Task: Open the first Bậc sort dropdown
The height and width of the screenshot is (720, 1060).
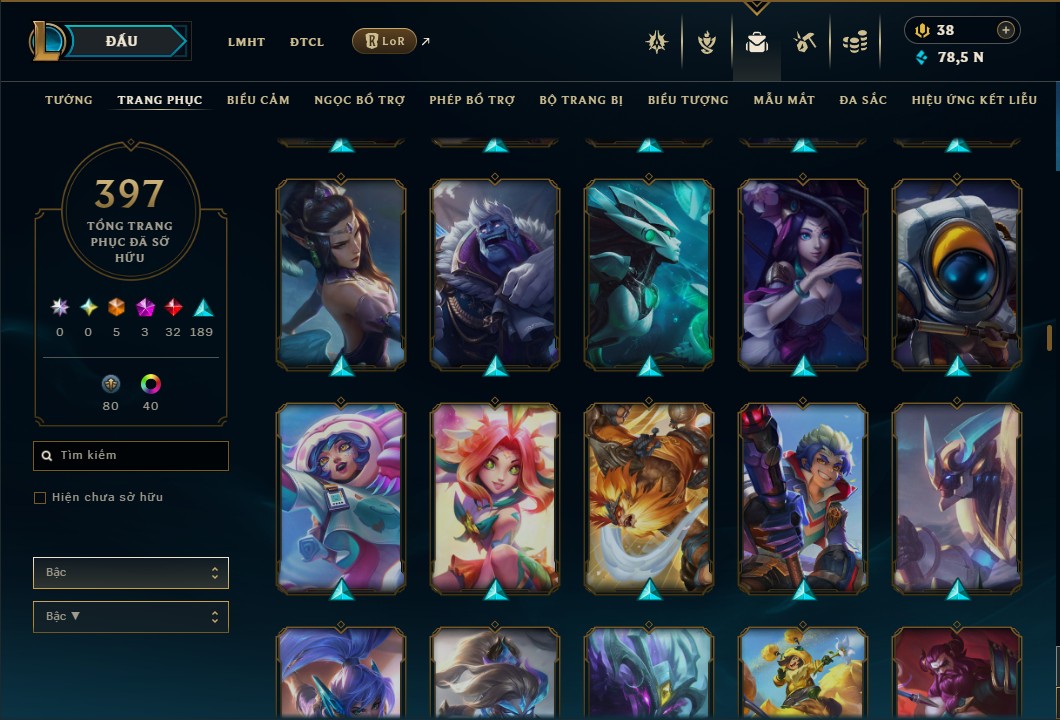Action: point(131,573)
